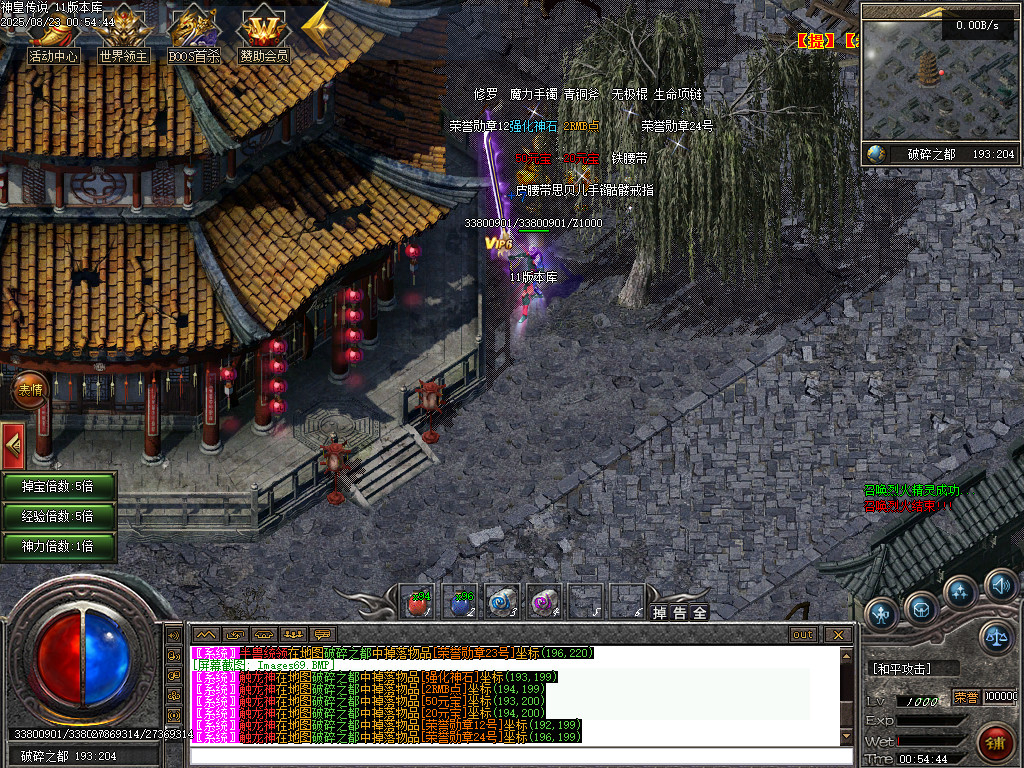
Task: Open the character equipment icon
Action: tap(881, 612)
